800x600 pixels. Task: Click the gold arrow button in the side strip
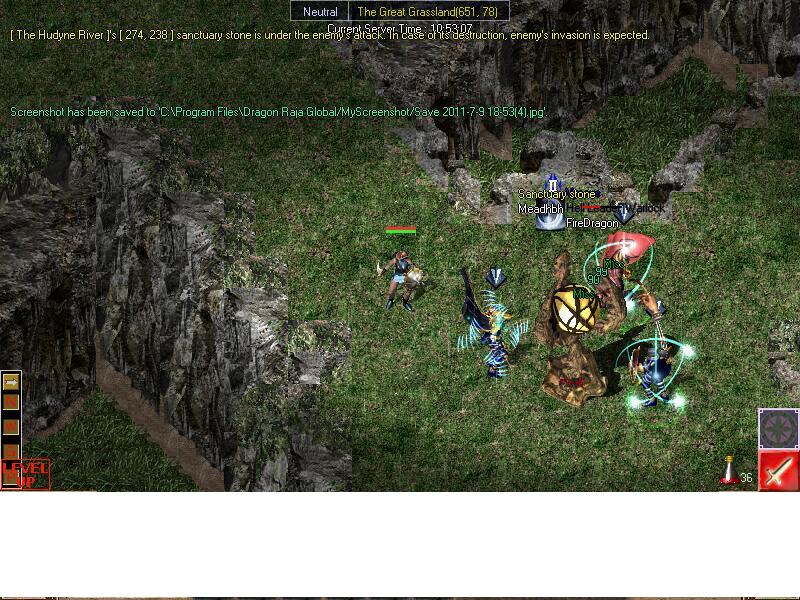coord(12,381)
